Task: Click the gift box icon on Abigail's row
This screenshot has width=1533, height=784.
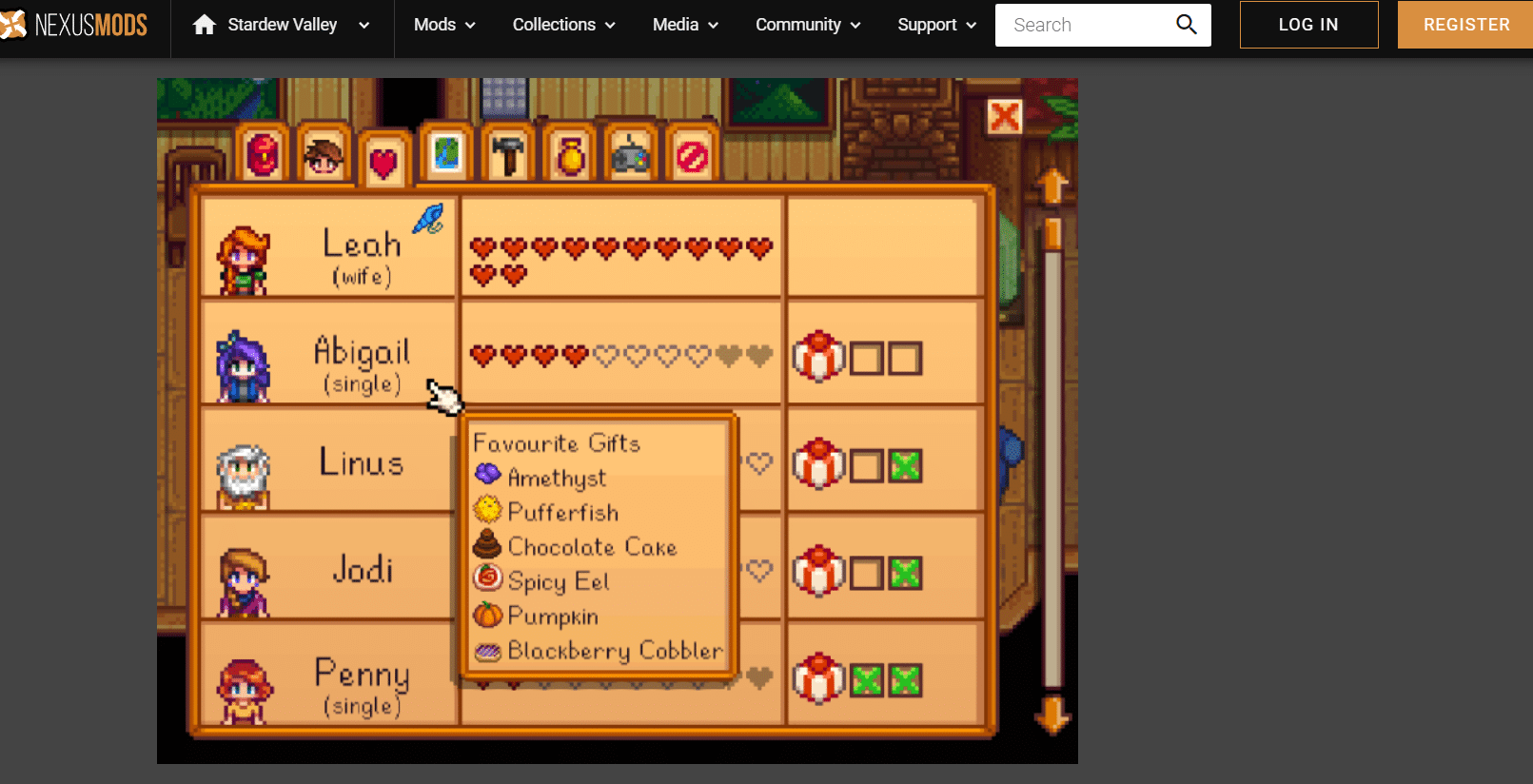Action: (818, 357)
